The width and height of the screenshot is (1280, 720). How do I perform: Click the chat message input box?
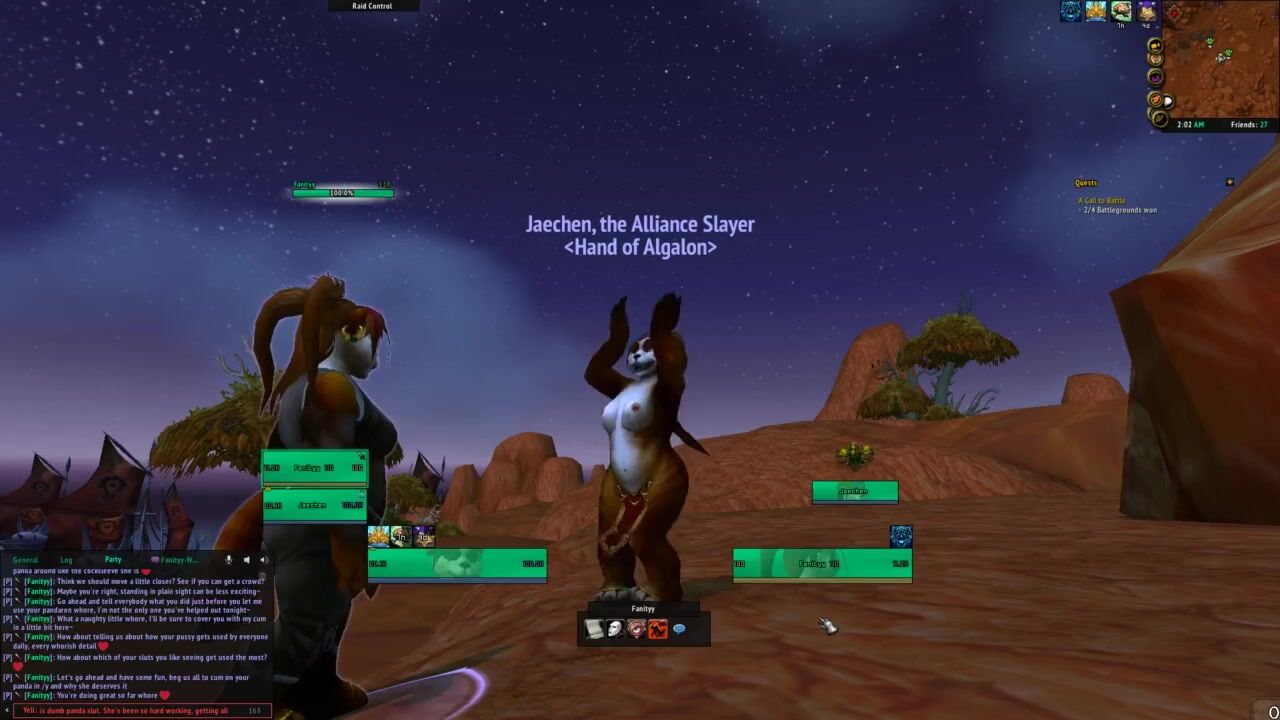coord(135,711)
